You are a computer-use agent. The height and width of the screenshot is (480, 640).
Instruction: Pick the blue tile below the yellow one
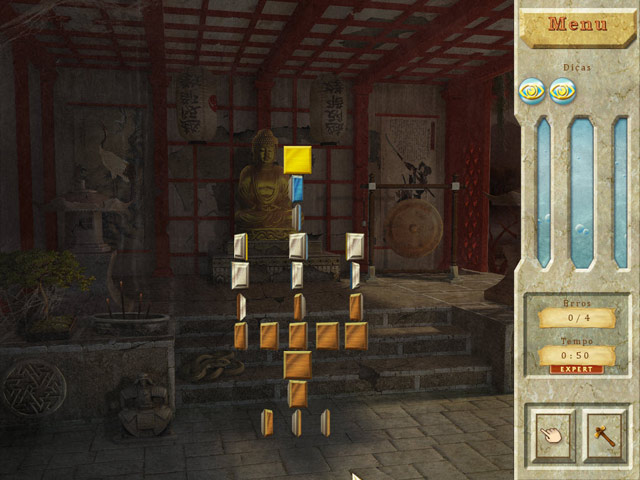(x=297, y=188)
